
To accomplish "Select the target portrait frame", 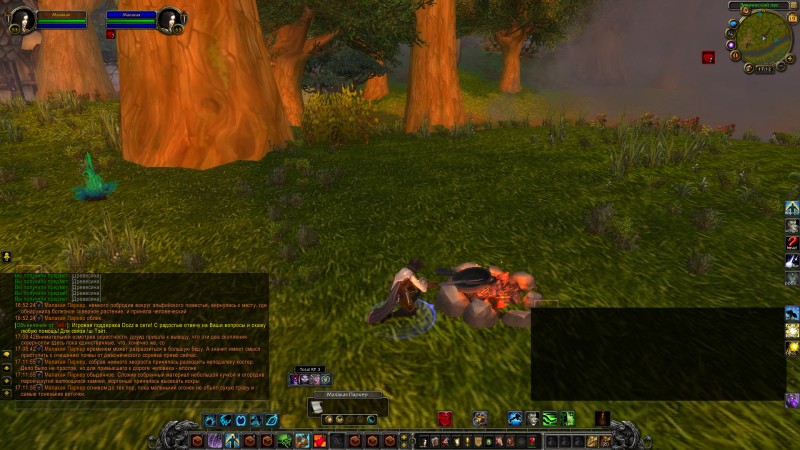I will (168, 20).
